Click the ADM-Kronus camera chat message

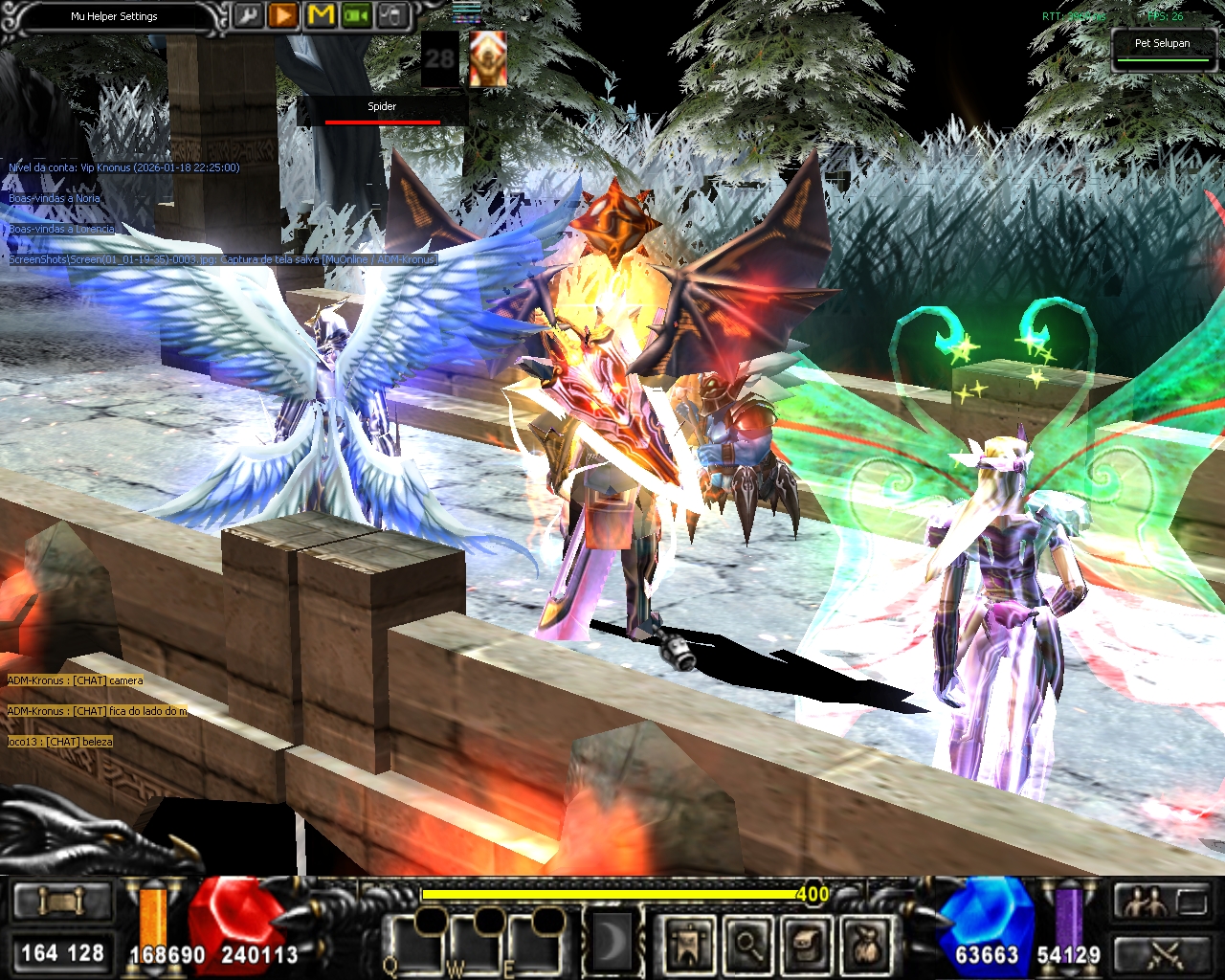(x=76, y=680)
